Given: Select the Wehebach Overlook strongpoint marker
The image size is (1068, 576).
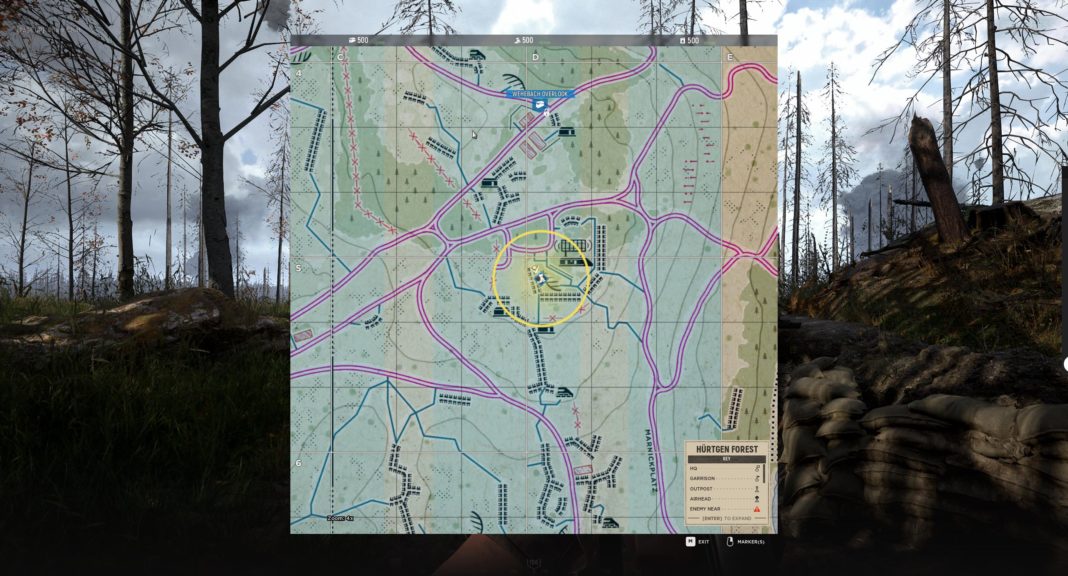Looking at the screenshot, I should 539,103.
